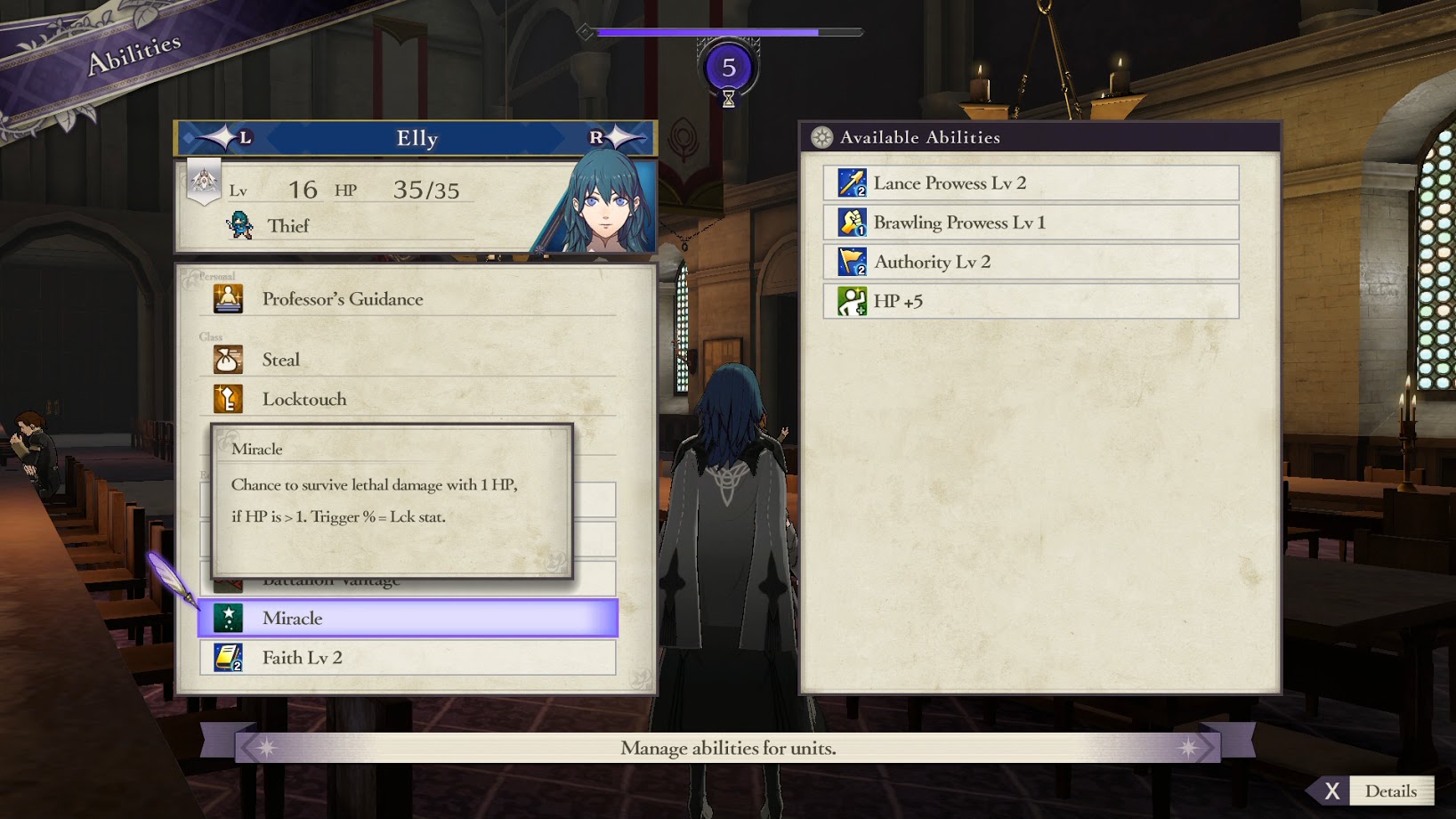Pick the Authority Lv 2 ability
This screenshot has width=1456, height=819.
[x=1031, y=262]
